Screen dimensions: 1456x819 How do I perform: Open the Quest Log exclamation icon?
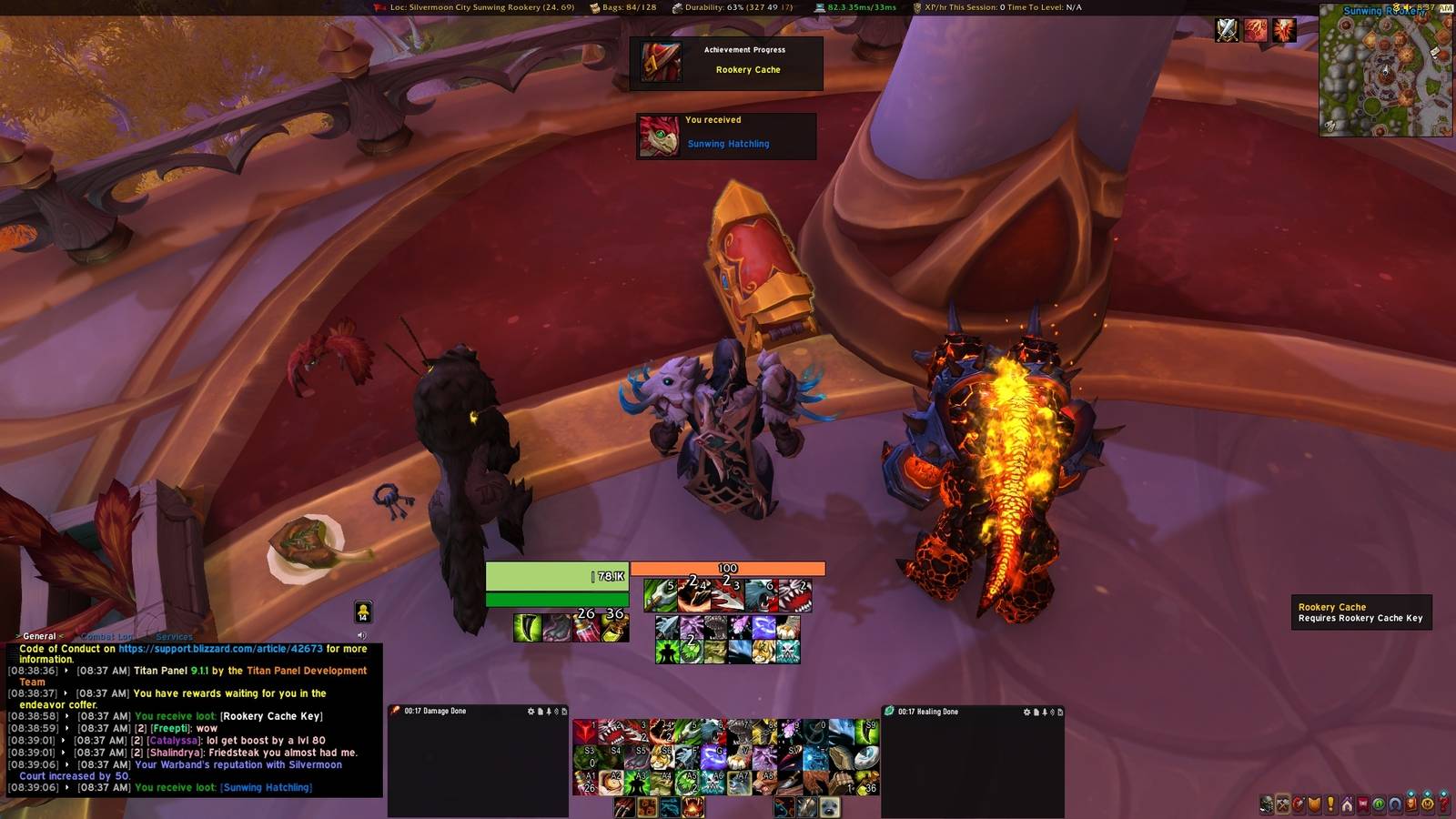[x=1330, y=804]
